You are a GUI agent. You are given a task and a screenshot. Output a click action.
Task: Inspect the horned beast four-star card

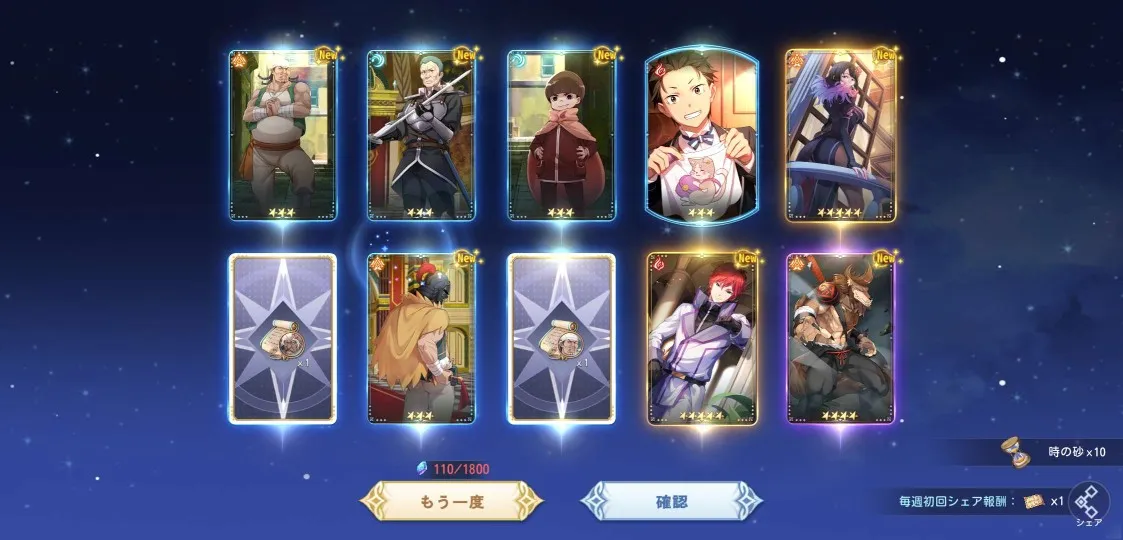tap(840, 338)
